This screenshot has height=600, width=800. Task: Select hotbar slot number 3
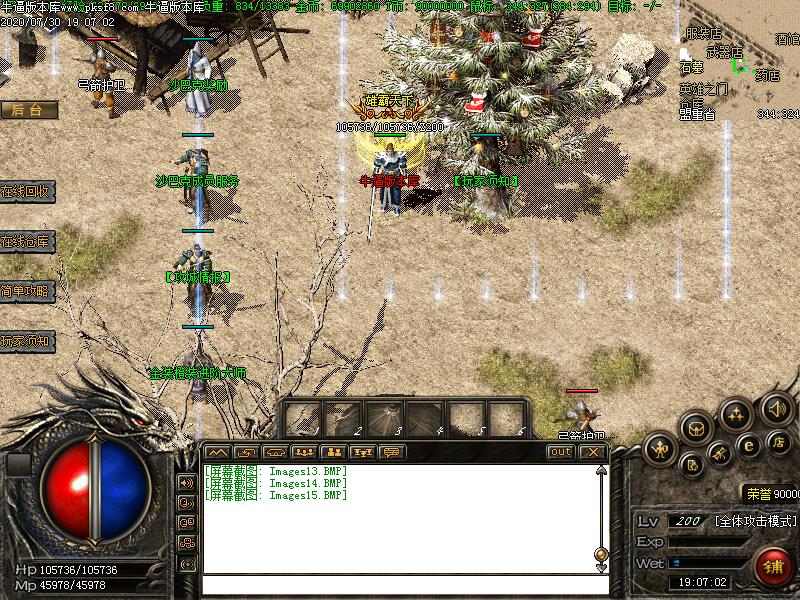(x=385, y=418)
